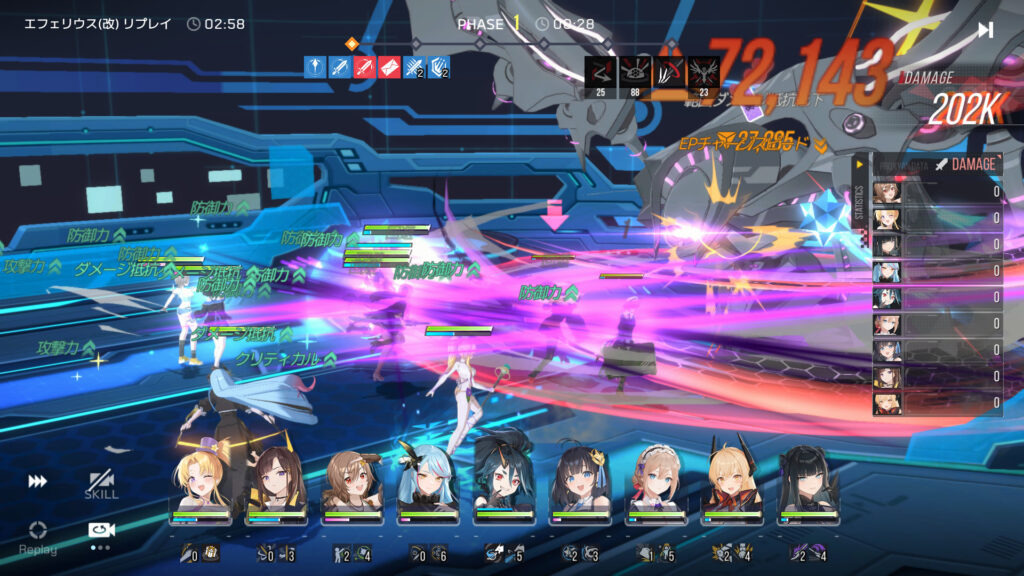Image resolution: width=1024 pixels, height=576 pixels.
Task: Skip the replay with the skip-forward button
Action: click(986, 30)
